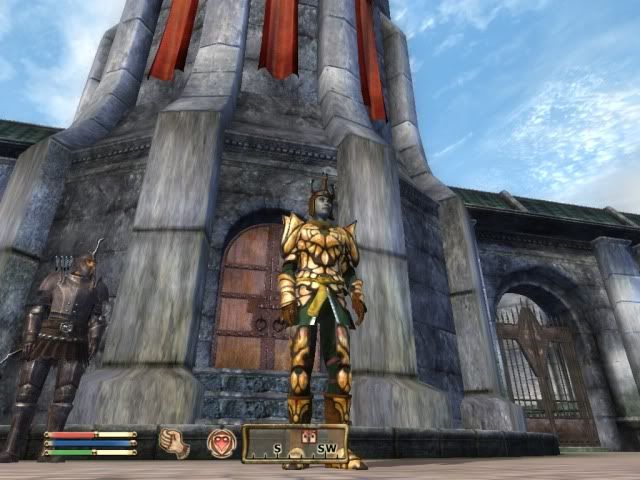Click the red door marker on compass
The image size is (640, 480).
click(x=308, y=435)
